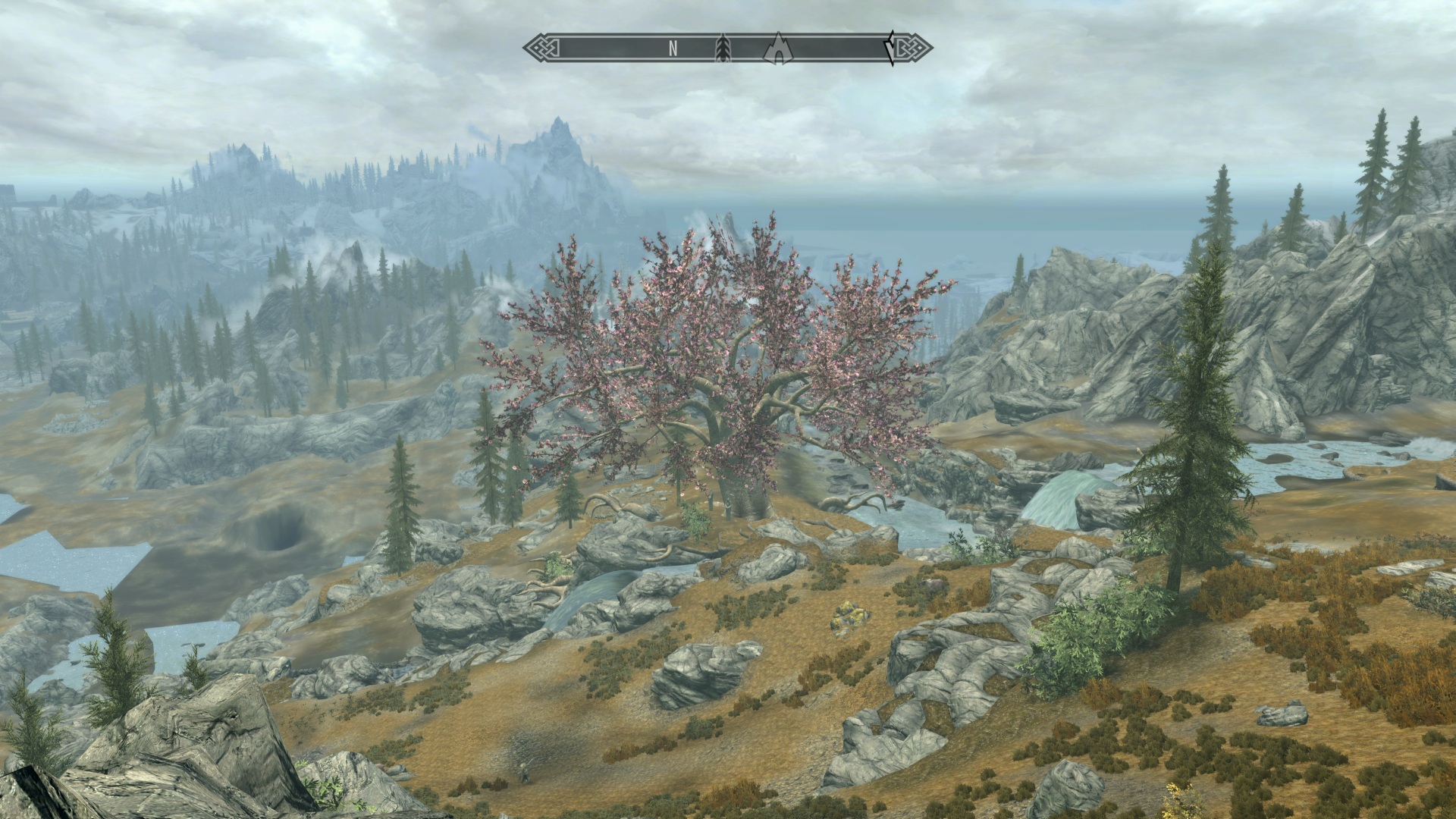Click the north N indicator on the compass

tap(673, 49)
